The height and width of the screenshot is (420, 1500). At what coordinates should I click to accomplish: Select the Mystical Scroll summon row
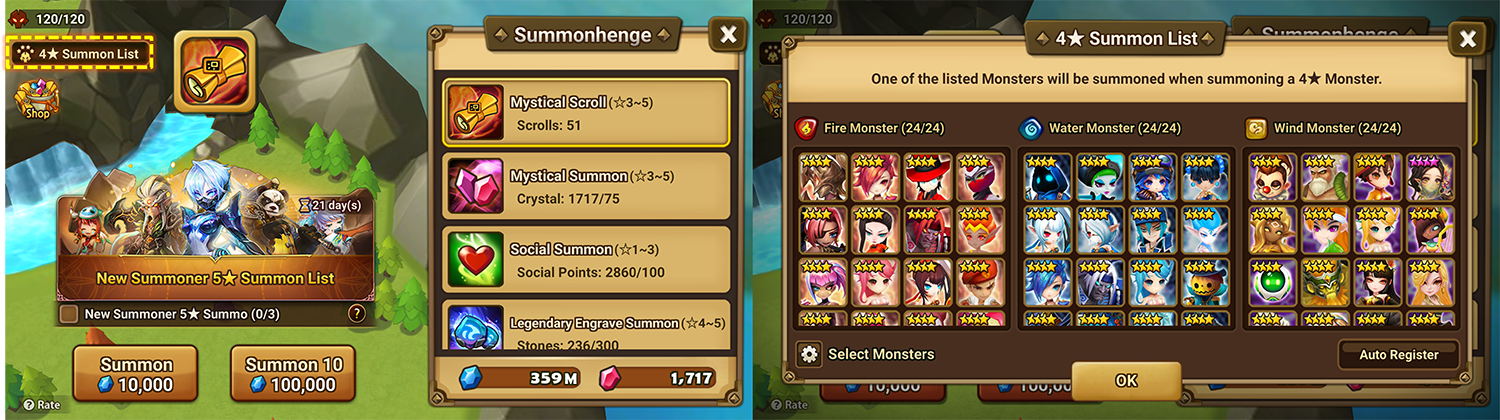(x=586, y=113)
